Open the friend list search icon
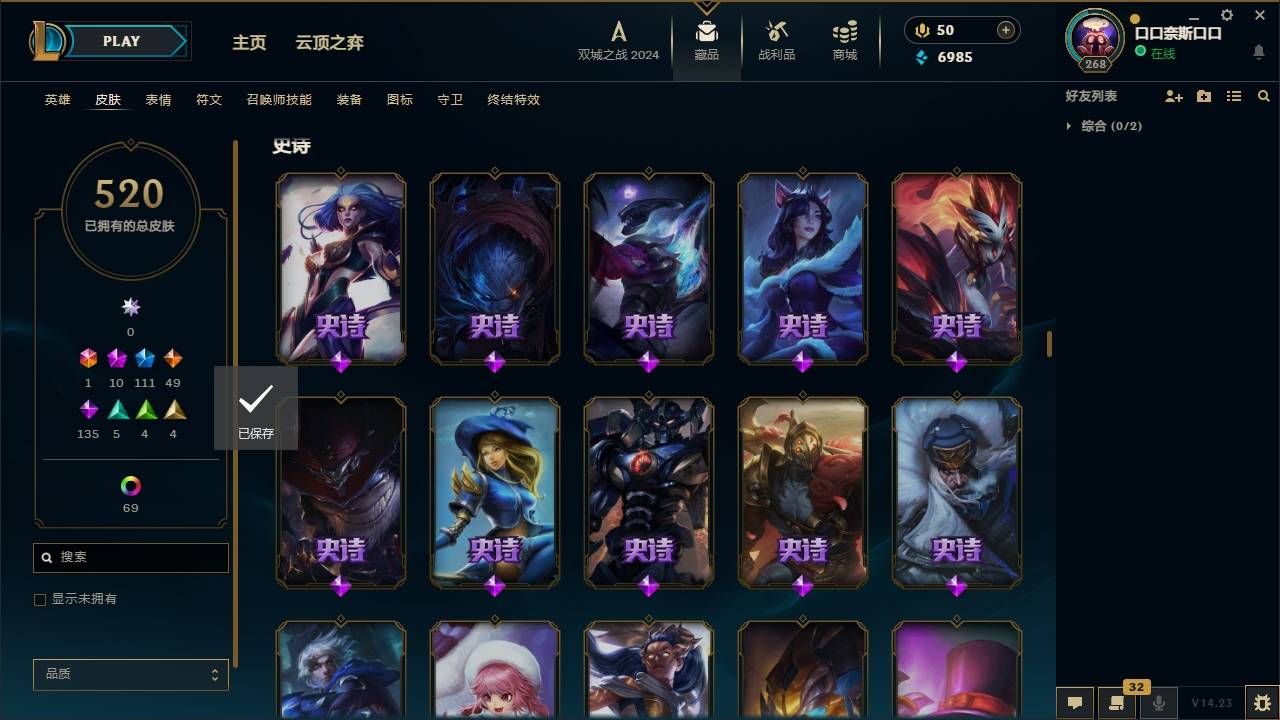This screenshot has height=720, width=1280. pos(1263,96)
